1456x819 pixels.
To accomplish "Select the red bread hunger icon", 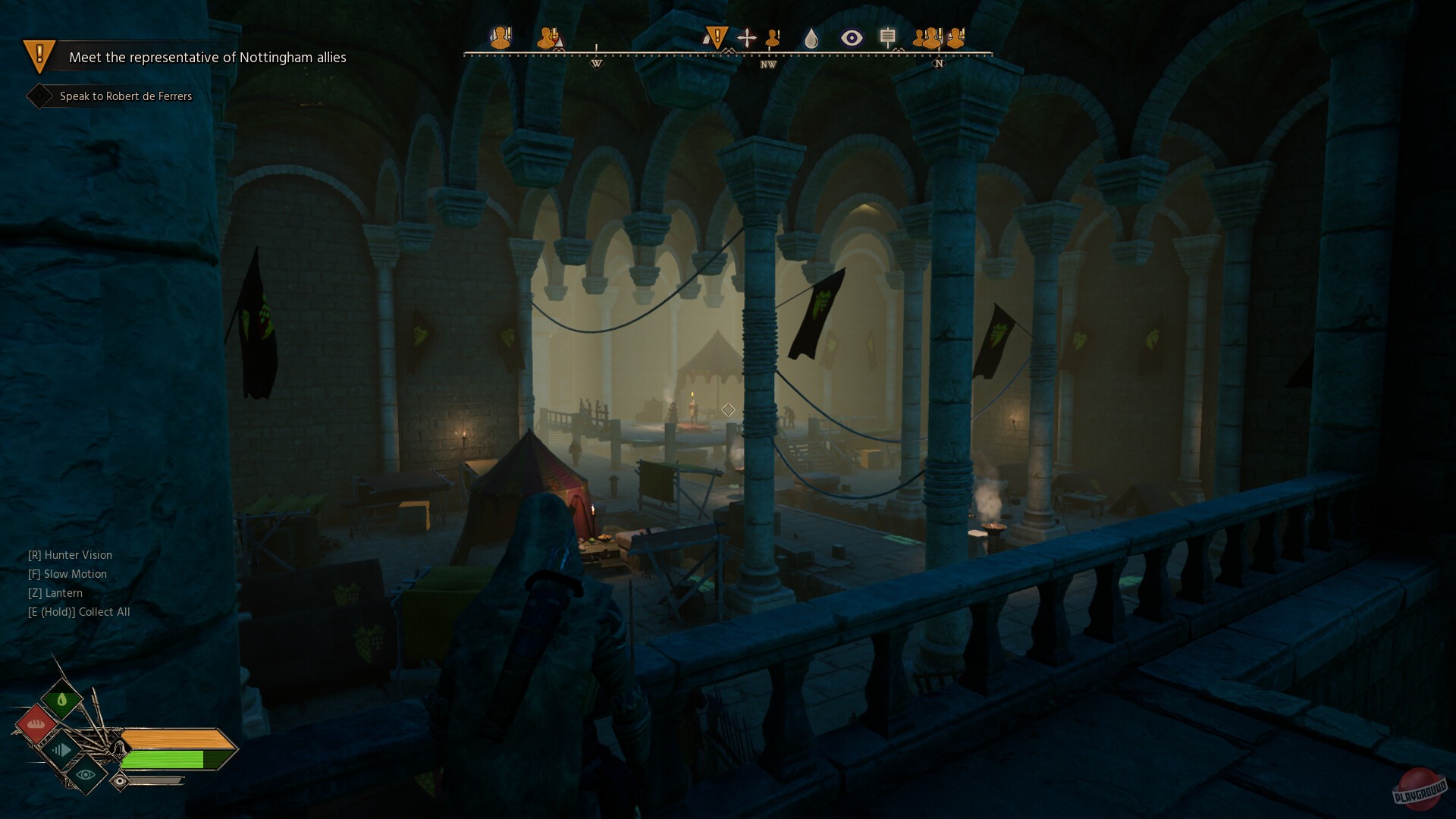I will point(36,724).
